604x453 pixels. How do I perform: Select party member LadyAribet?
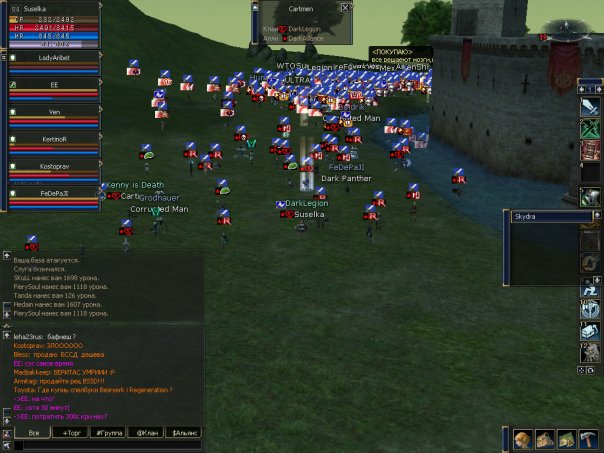[54, 58]
